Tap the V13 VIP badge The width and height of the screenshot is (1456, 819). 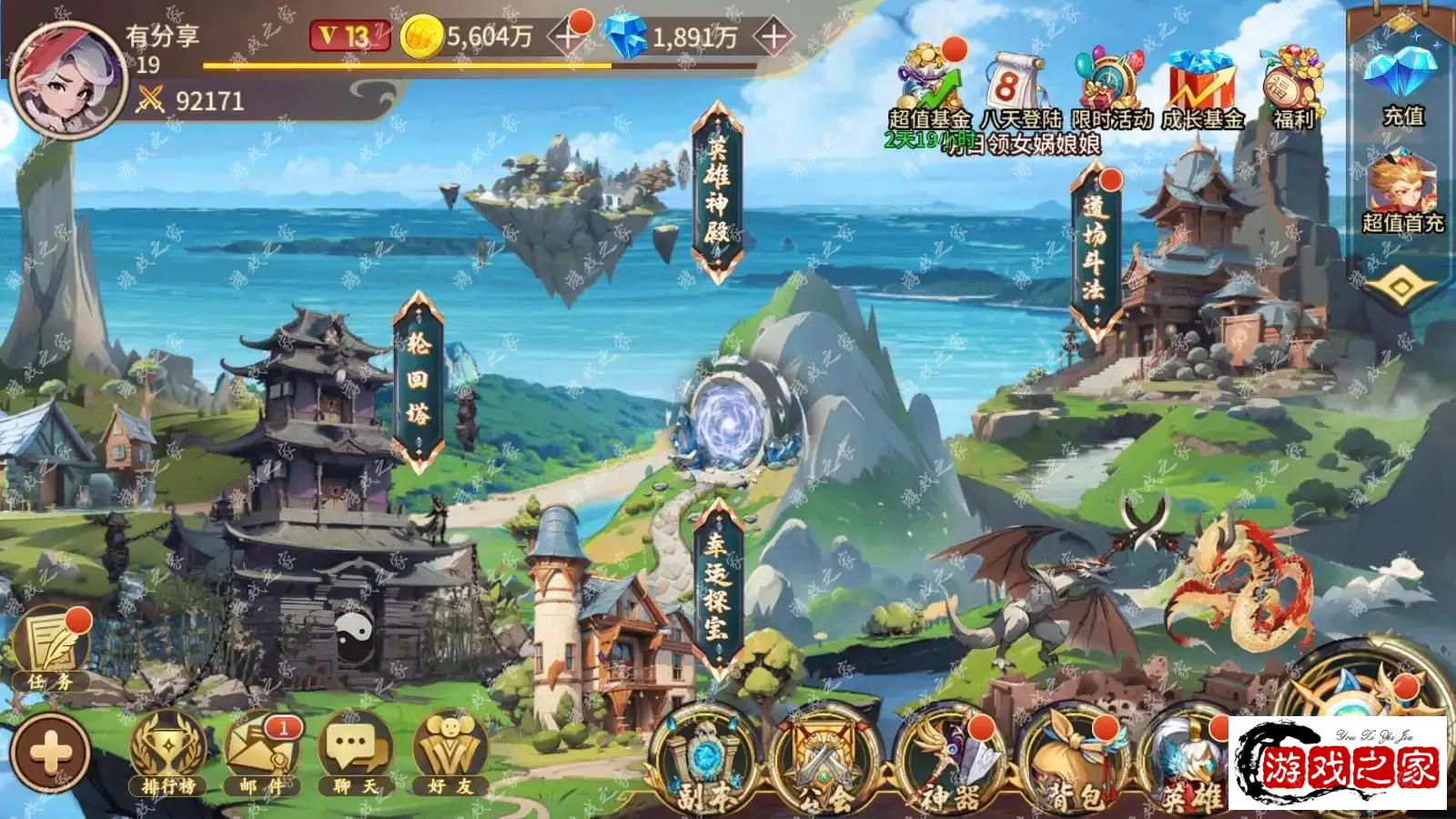(349, 36)
